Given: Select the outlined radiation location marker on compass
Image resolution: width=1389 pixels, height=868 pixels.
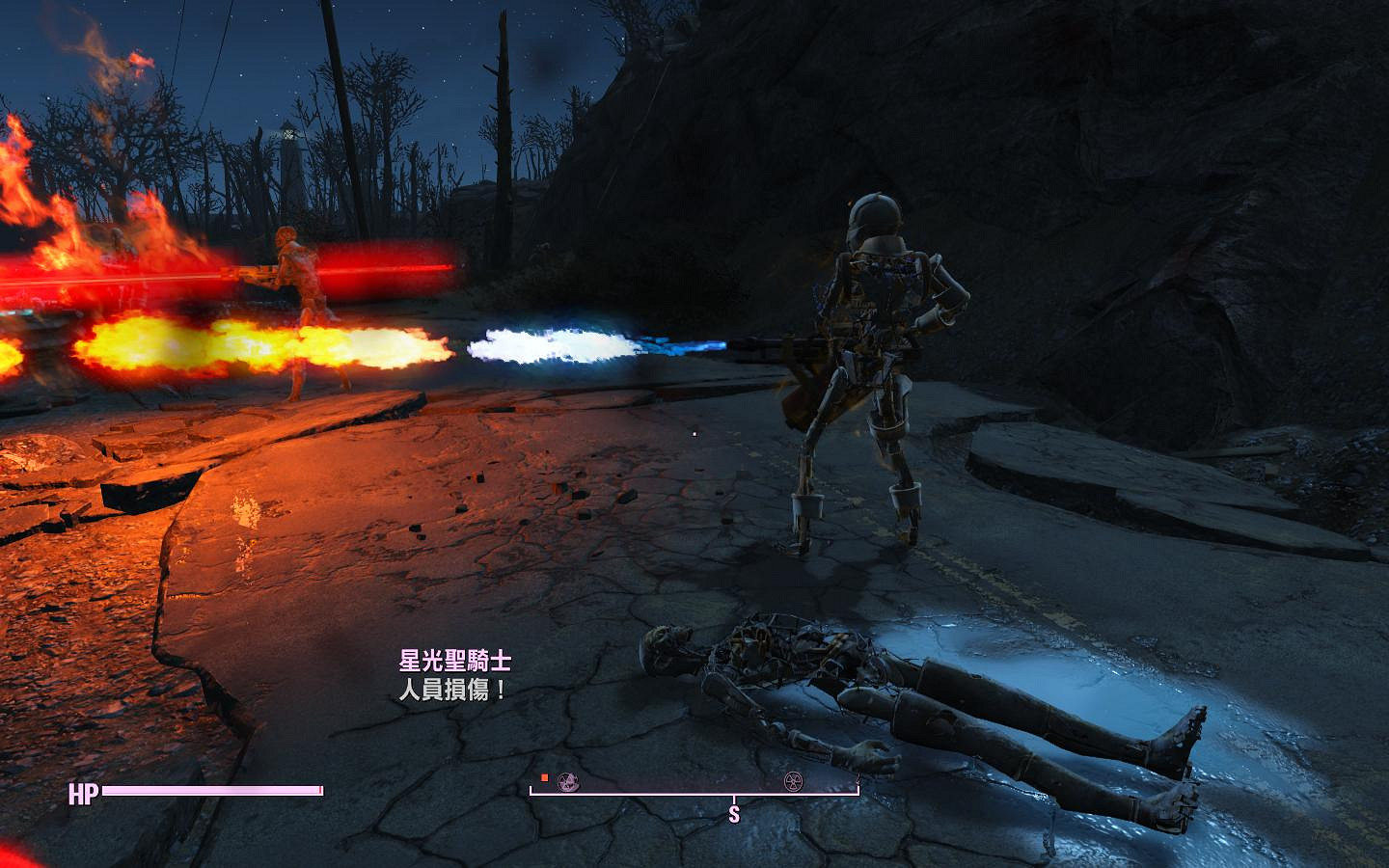Looking at the screenshot, I should 795,781.
